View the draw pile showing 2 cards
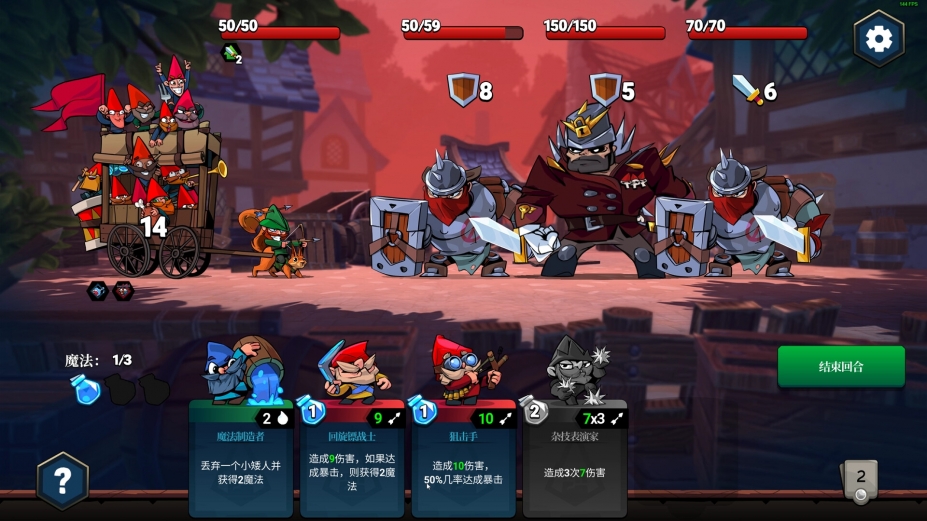The height and width of the screenshot is (521, 927). click(x=860, y=480)
